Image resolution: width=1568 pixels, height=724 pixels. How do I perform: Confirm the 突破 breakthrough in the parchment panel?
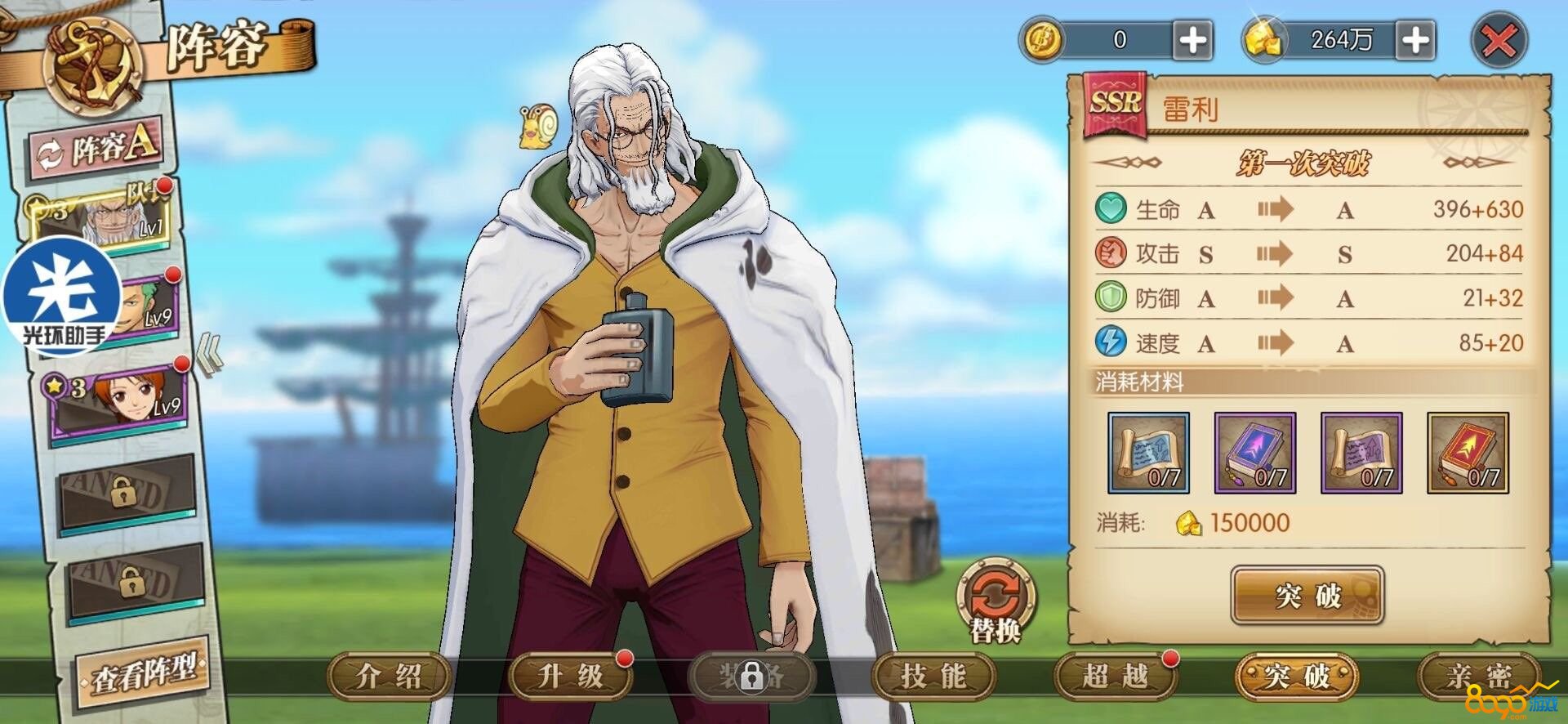(x=1307, y=596)
